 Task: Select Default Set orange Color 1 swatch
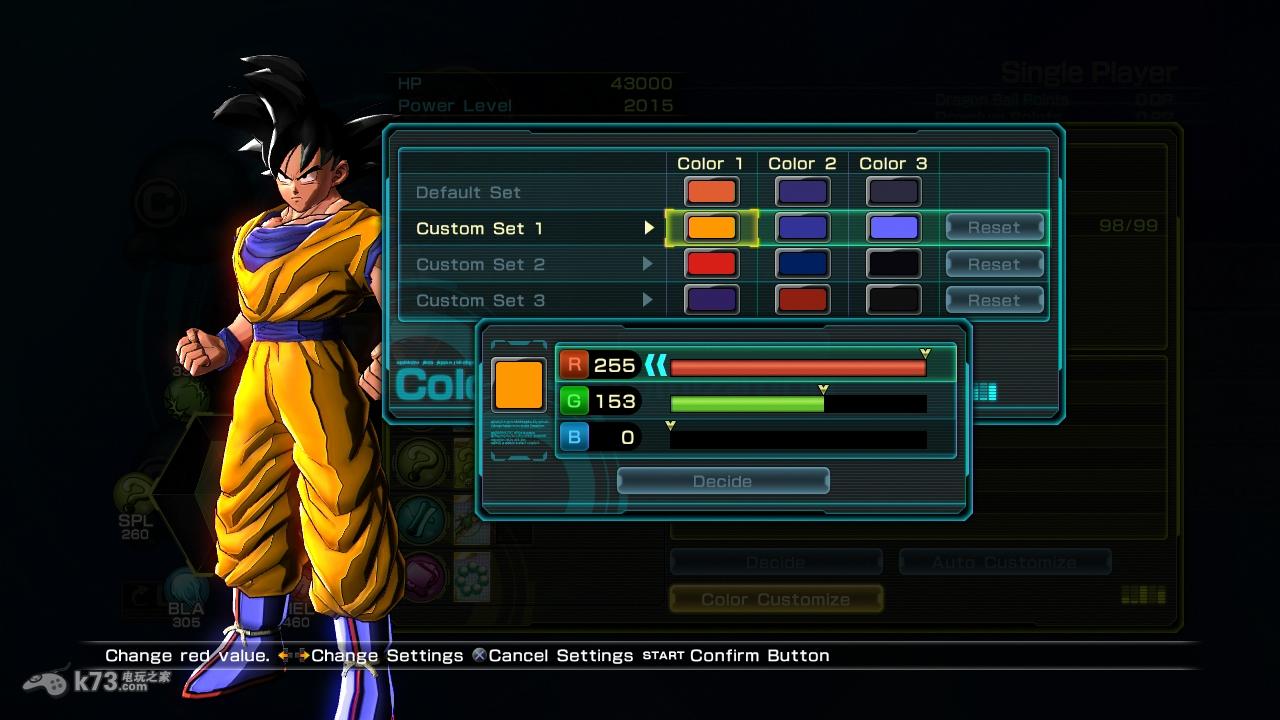711,192
